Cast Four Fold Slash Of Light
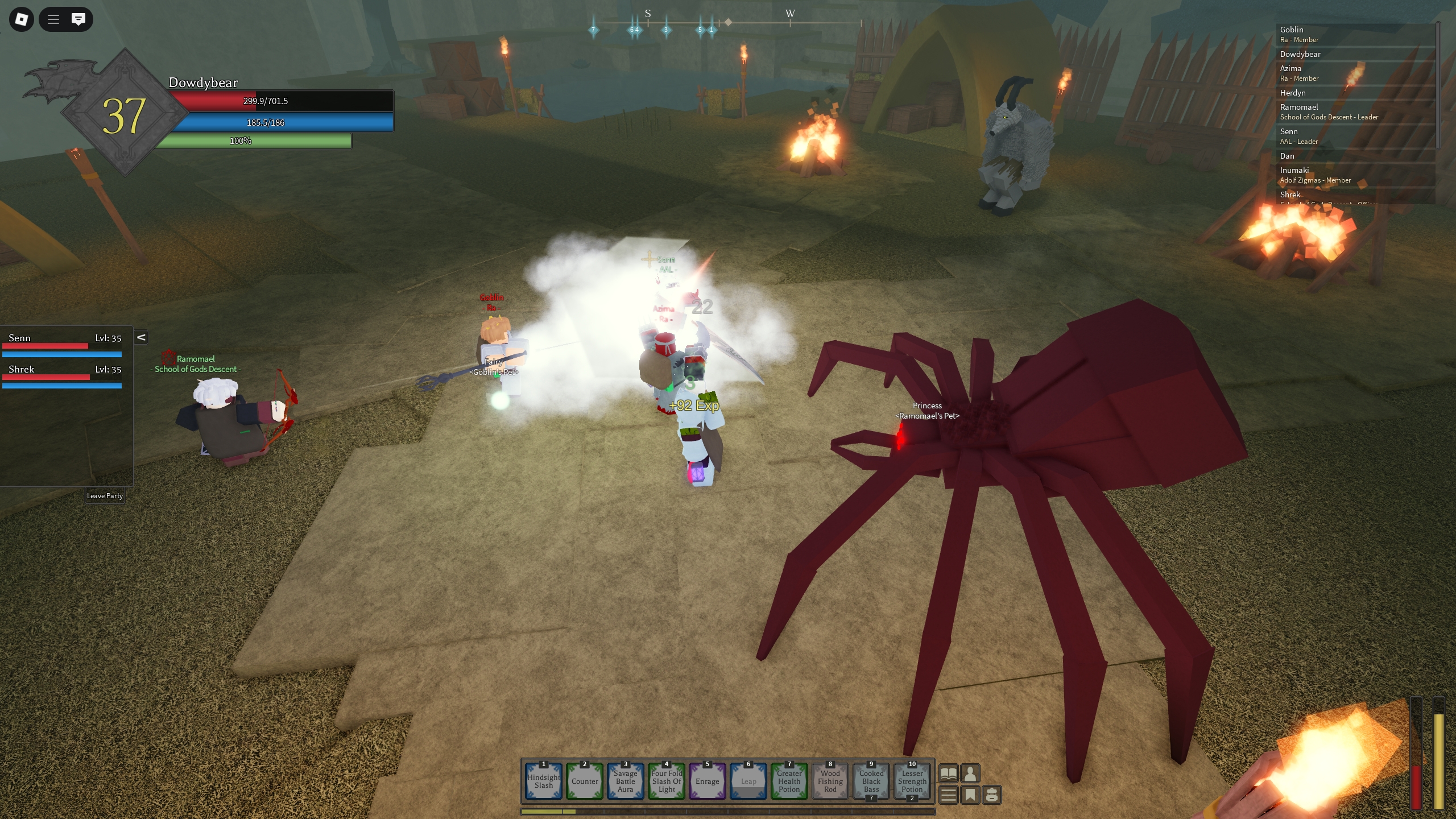This screenshot has width=1456, height=819. tap(667, 781)
